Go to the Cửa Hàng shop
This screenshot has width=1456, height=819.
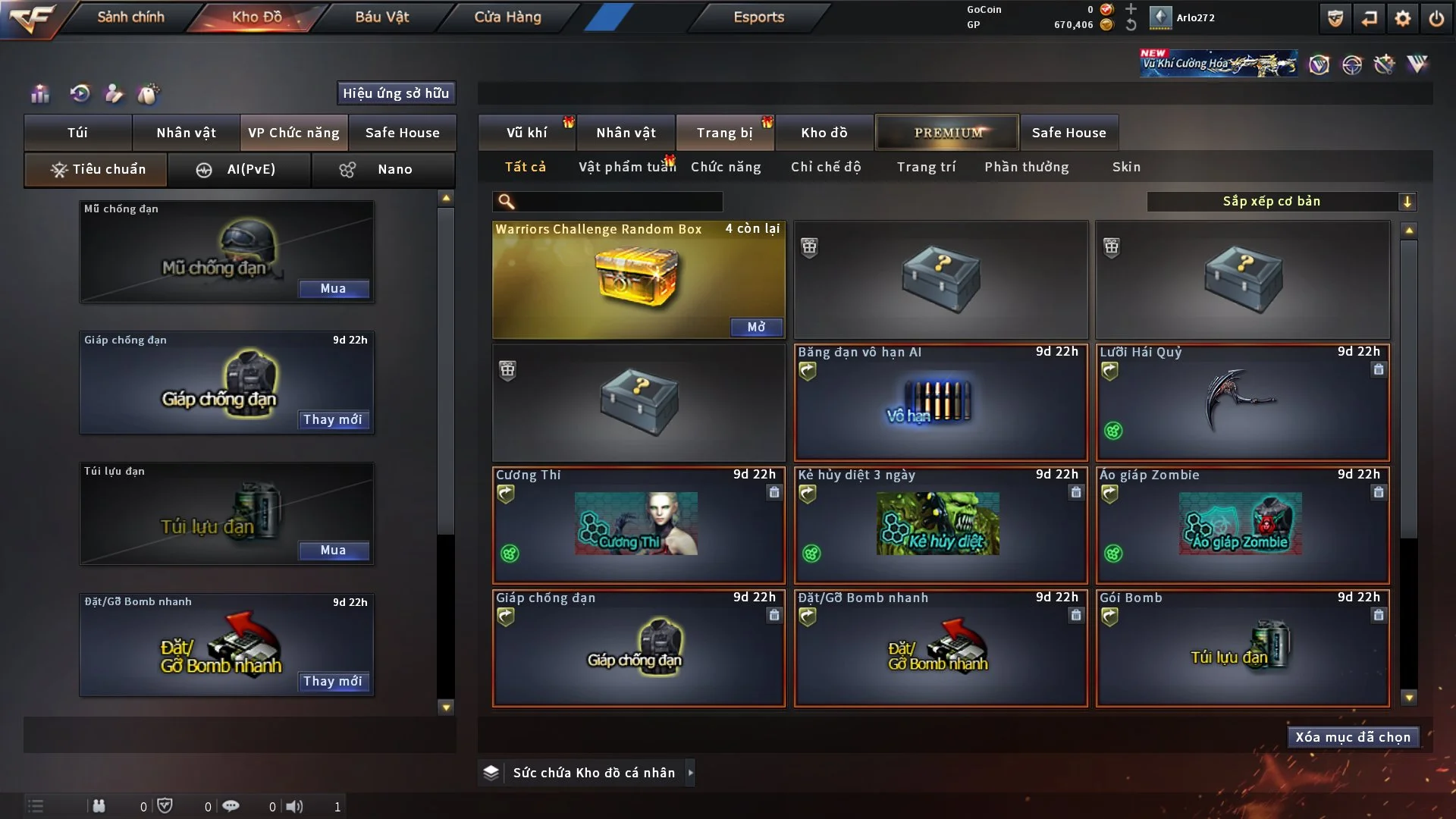(507, 17)
